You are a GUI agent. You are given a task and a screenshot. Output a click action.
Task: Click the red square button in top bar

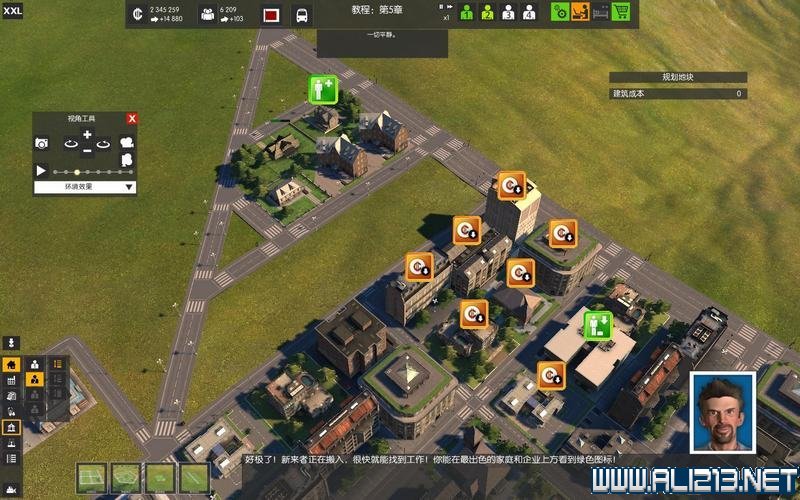[x=271, y=14]
